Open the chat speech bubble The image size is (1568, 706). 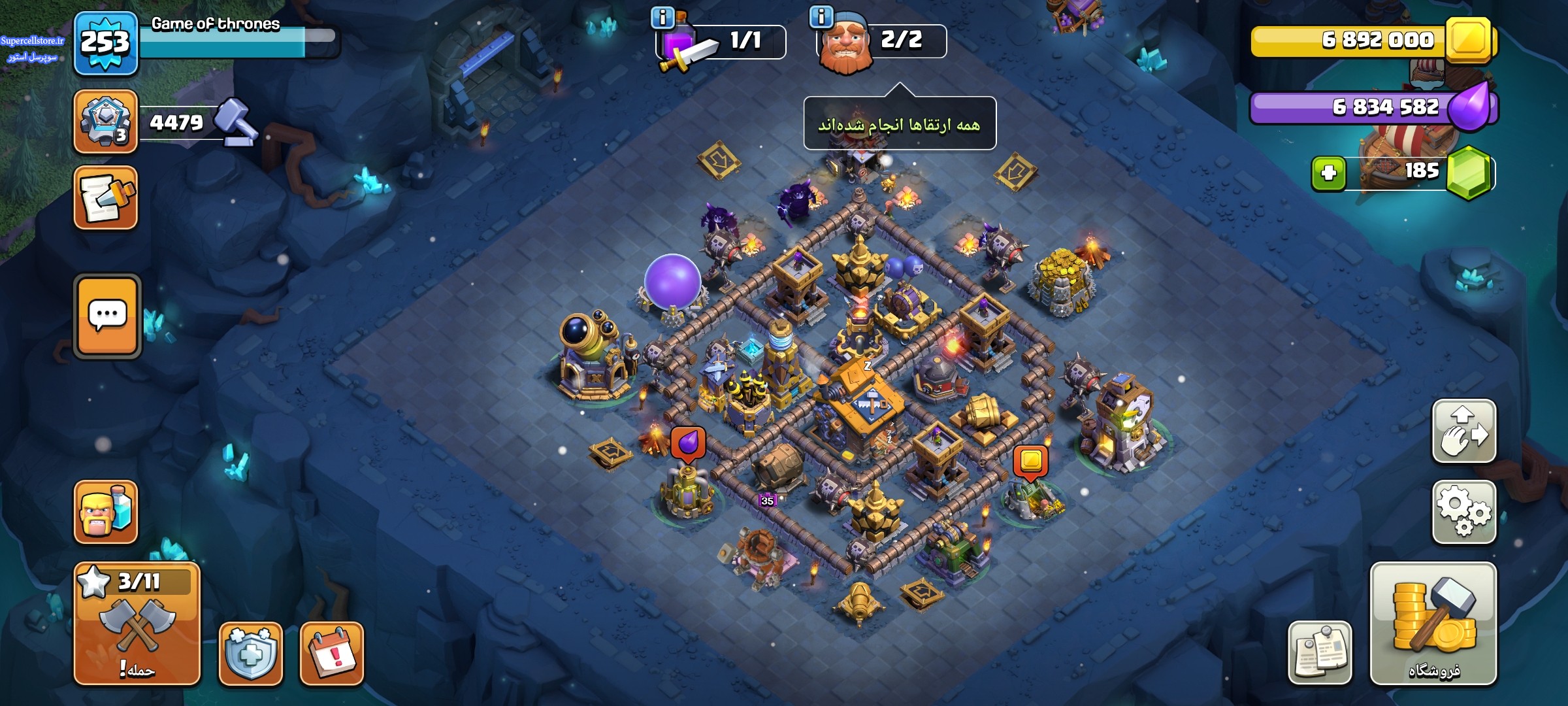click(x=107, y=316)
